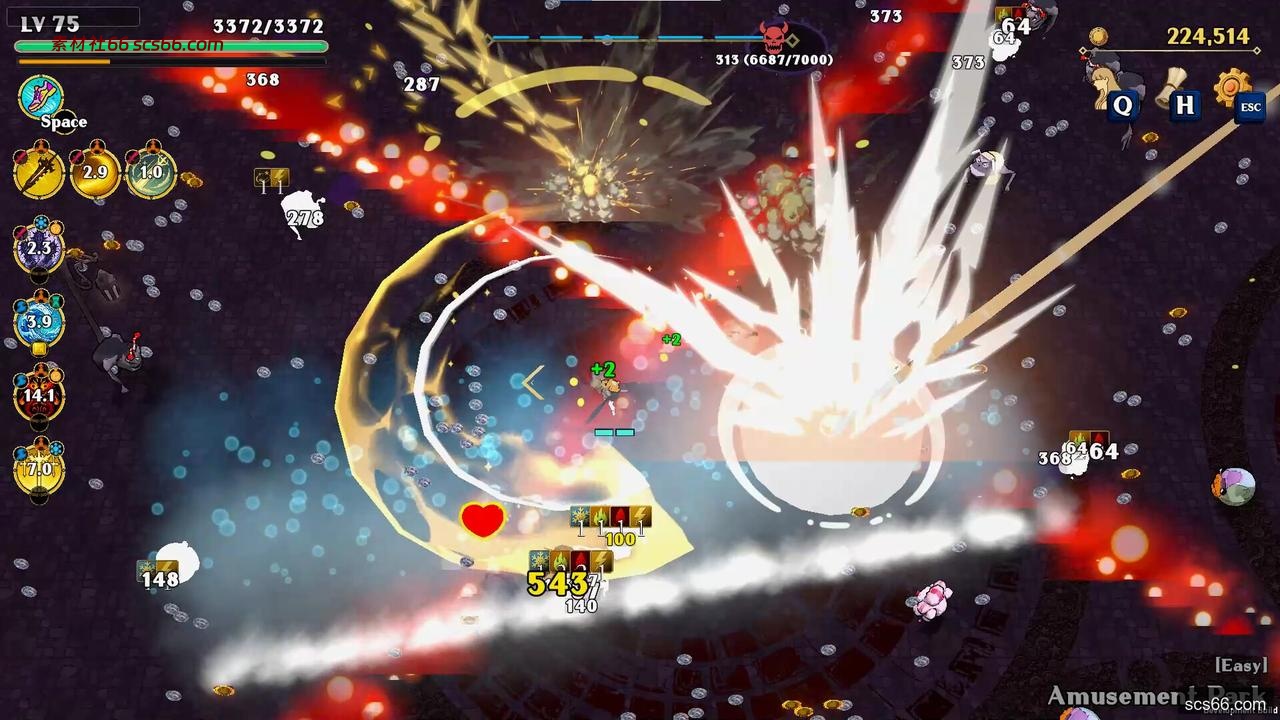Open character panel via Q portrait button
The image size is (1280, 720).
1122,105
